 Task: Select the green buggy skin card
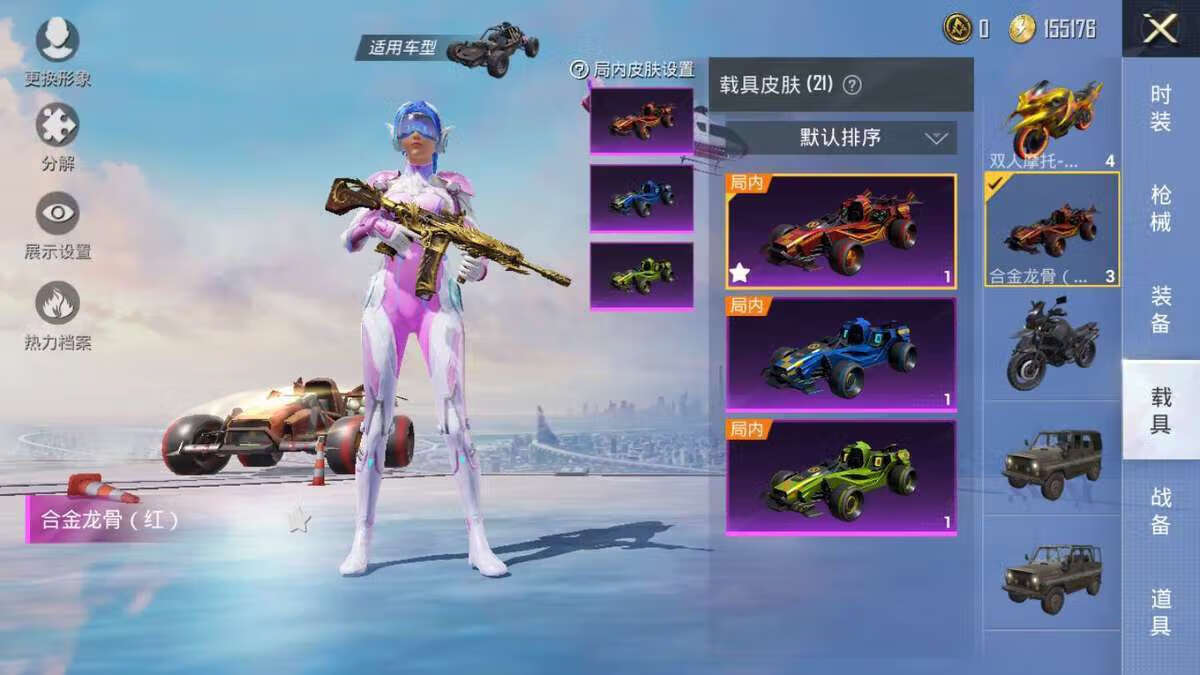[840, 477]
